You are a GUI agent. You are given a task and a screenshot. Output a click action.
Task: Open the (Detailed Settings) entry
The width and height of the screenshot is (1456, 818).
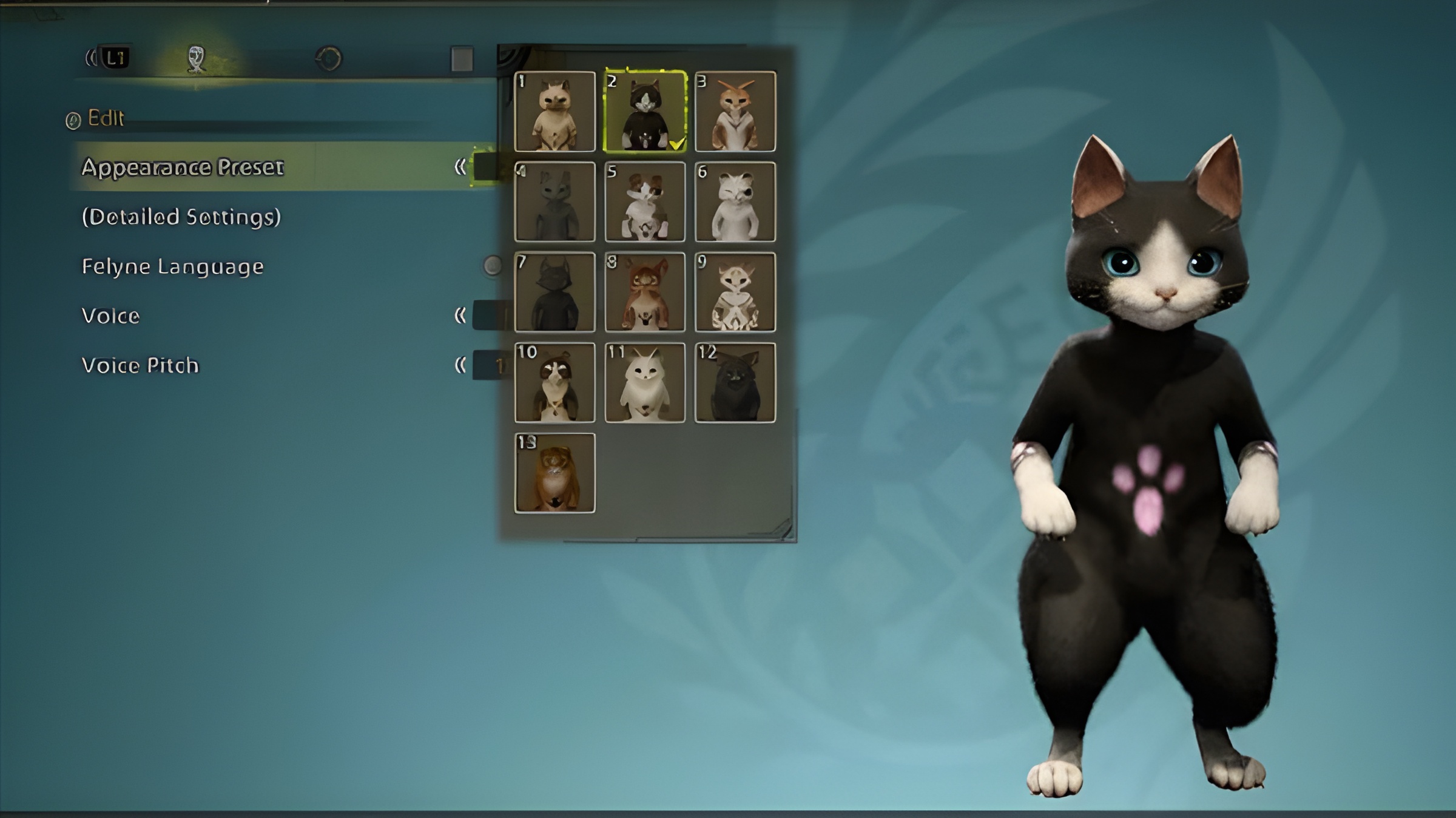pos(181,217)
